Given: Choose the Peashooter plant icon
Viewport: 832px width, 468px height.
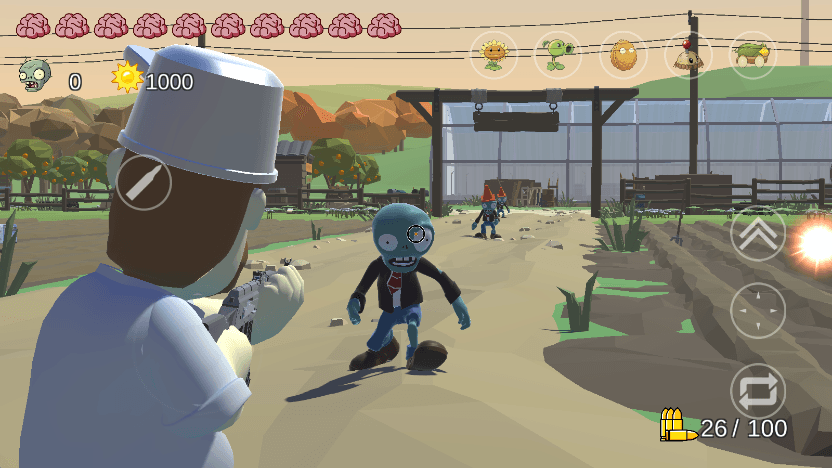Looking at the screenshot, I should [558, 54].
